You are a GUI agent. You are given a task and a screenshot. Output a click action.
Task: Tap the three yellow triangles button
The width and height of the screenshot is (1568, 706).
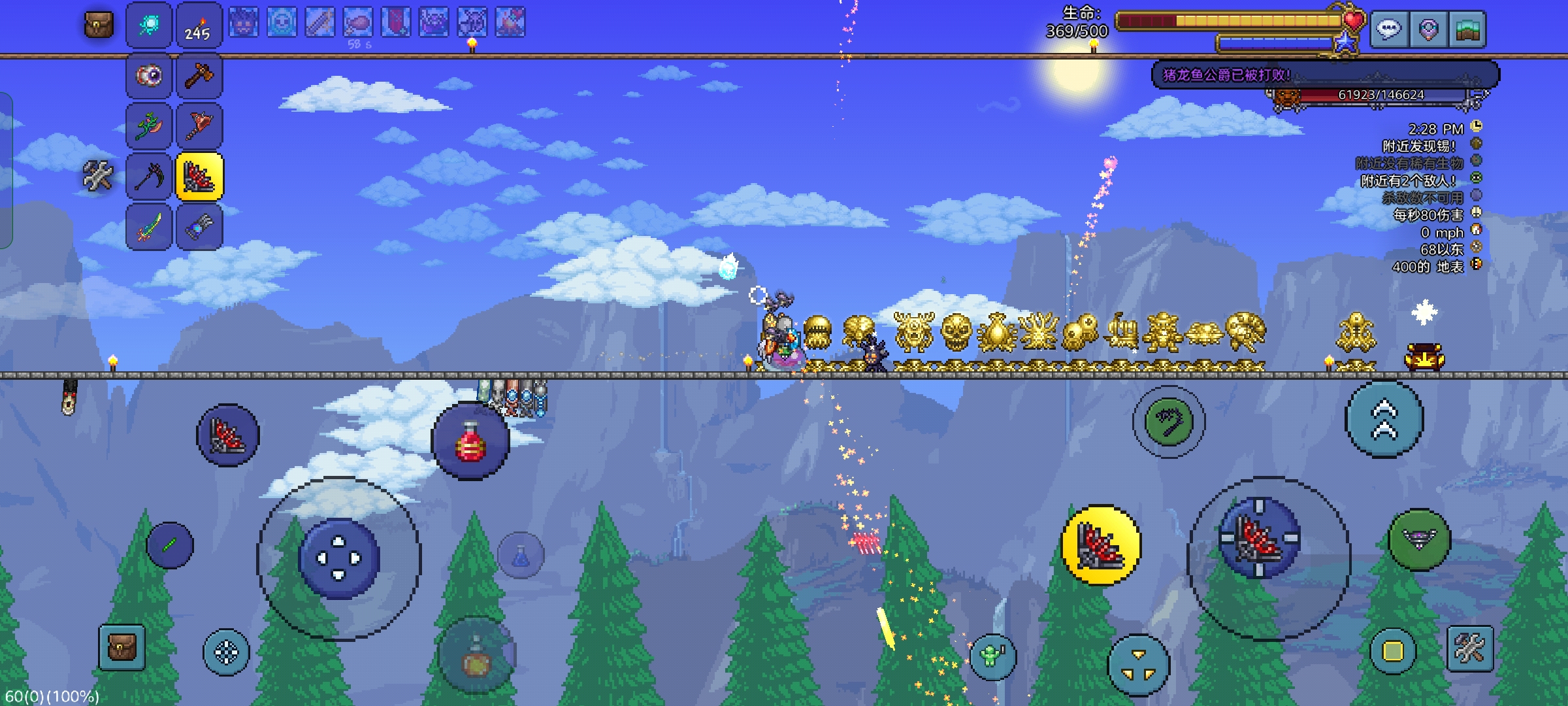1138,665
